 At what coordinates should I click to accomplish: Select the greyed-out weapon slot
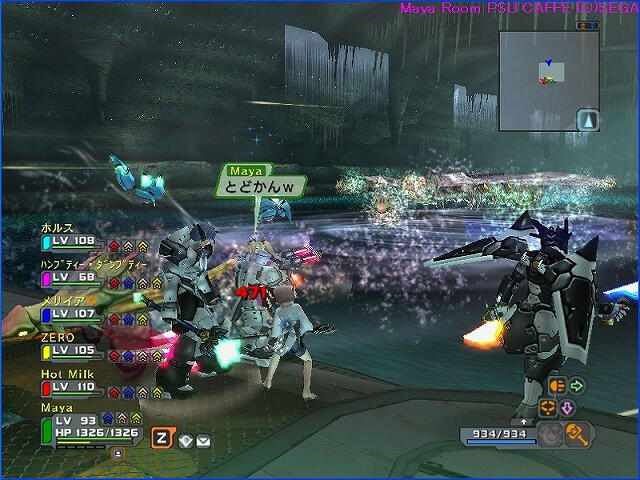pos(551,433)
